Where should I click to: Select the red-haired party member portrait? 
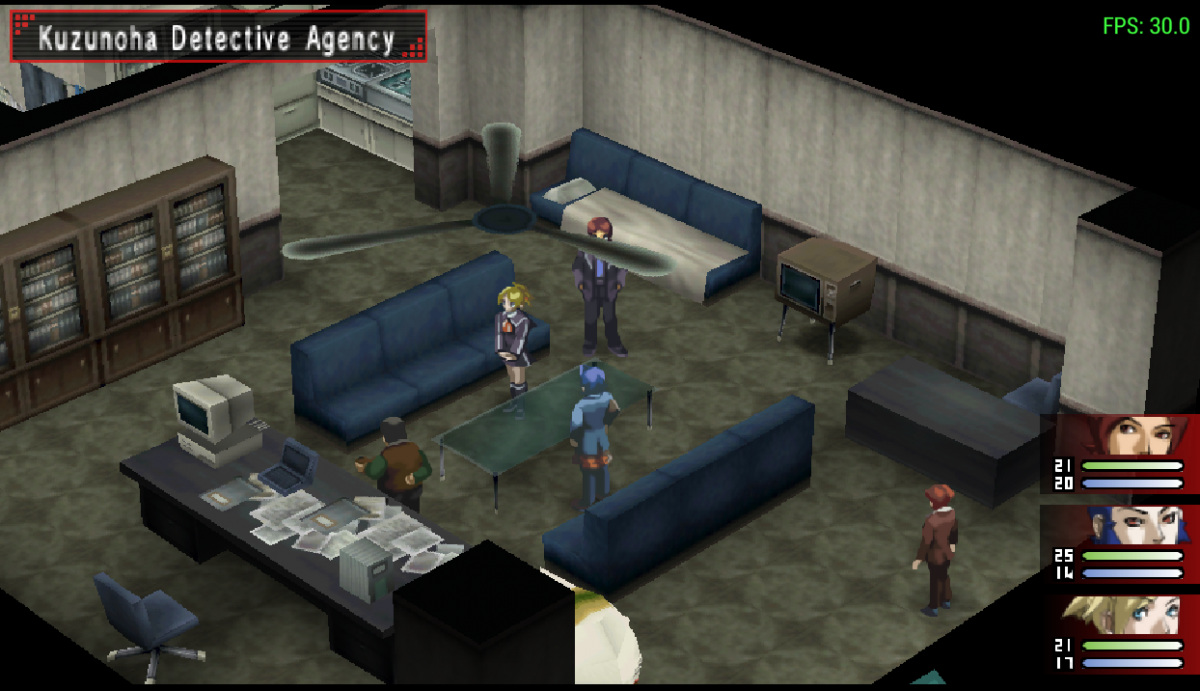coord(1125,438)
